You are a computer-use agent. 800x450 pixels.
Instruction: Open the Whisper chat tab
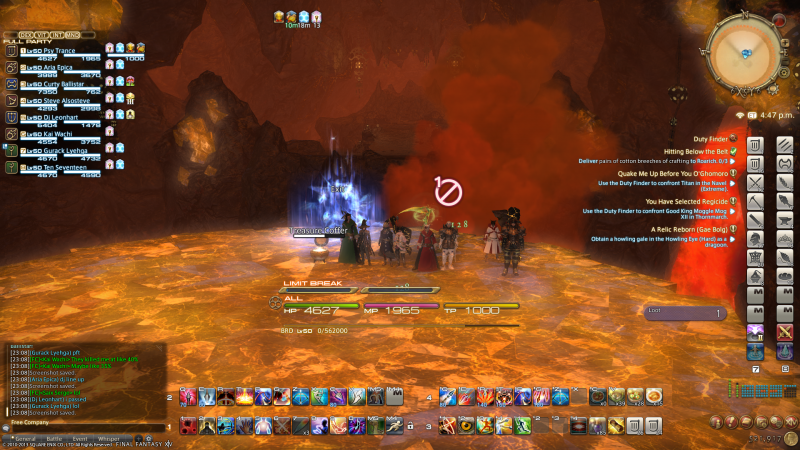pos(108,438)
